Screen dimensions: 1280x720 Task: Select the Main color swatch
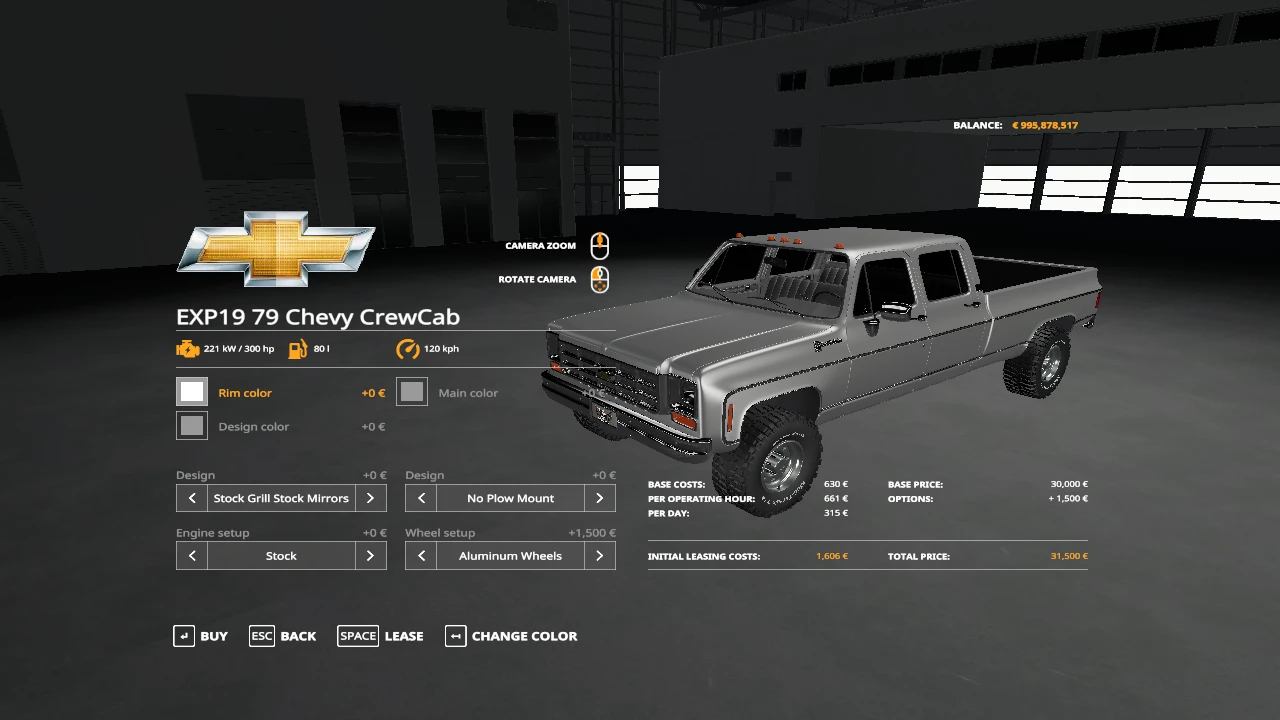pos(412,392)
